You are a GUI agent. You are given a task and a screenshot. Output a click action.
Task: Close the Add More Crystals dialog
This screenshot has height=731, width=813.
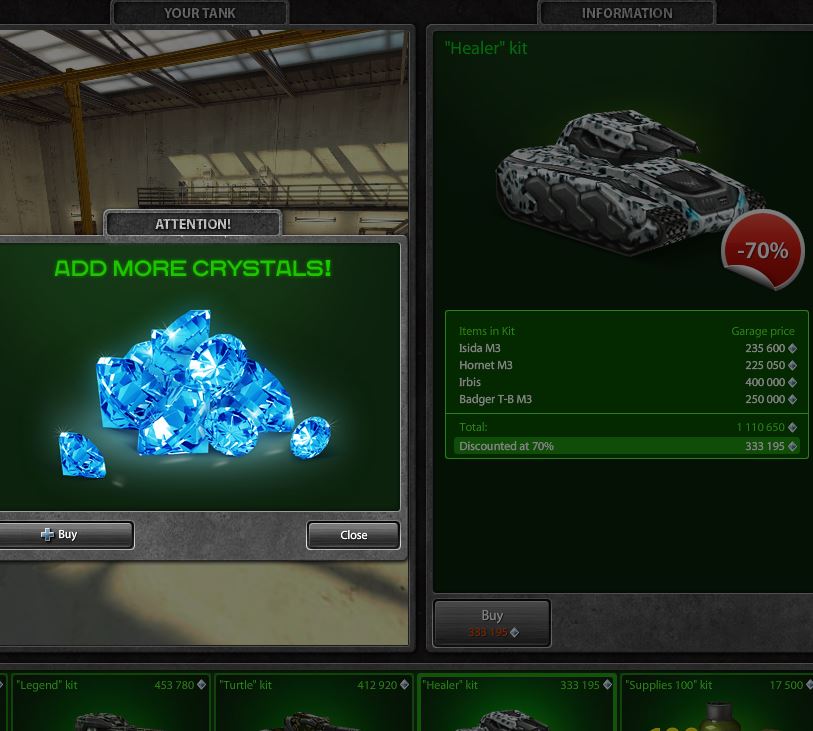pyautogui.click(x=353, y=535)
